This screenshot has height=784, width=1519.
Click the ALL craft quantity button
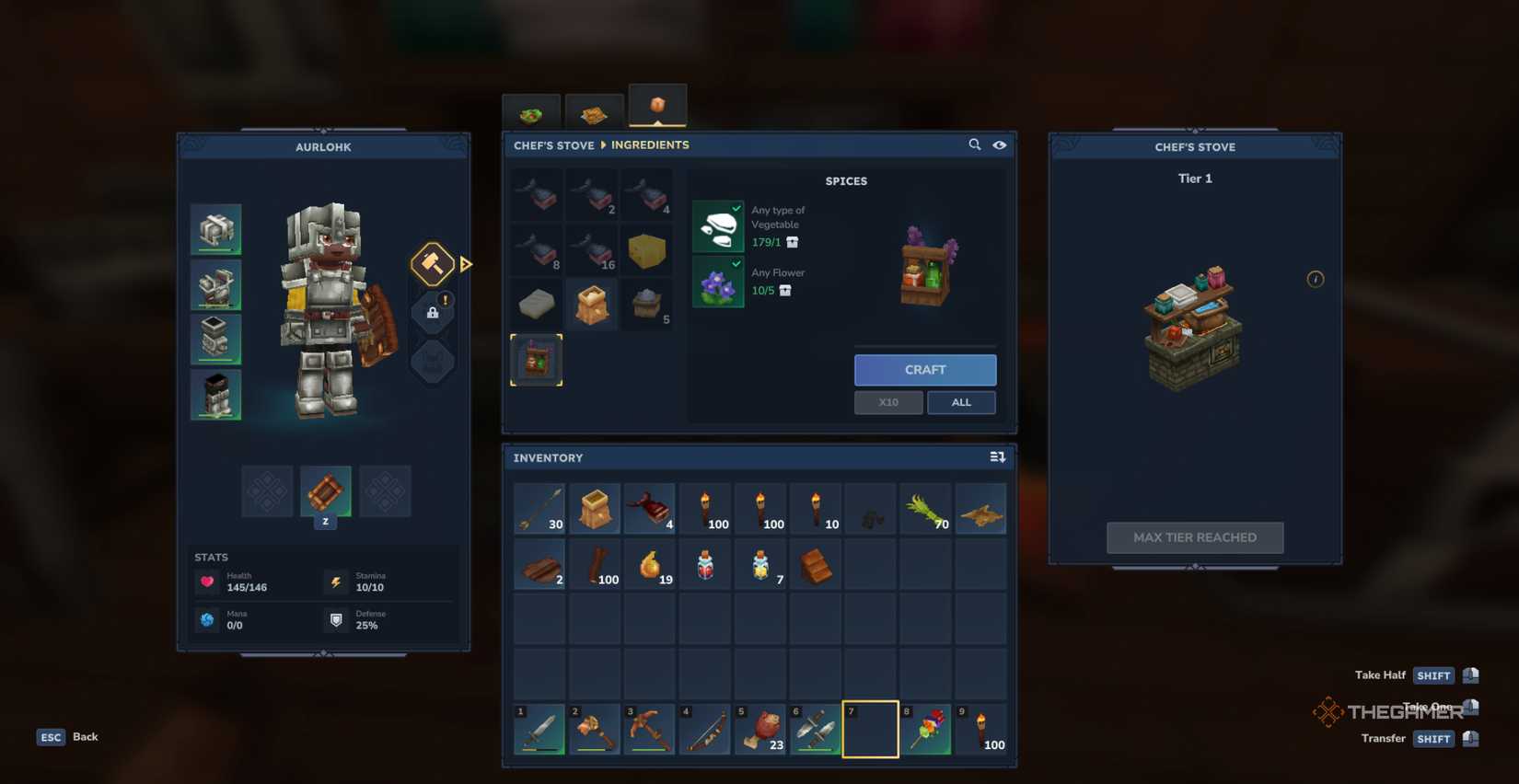[961, 402]
